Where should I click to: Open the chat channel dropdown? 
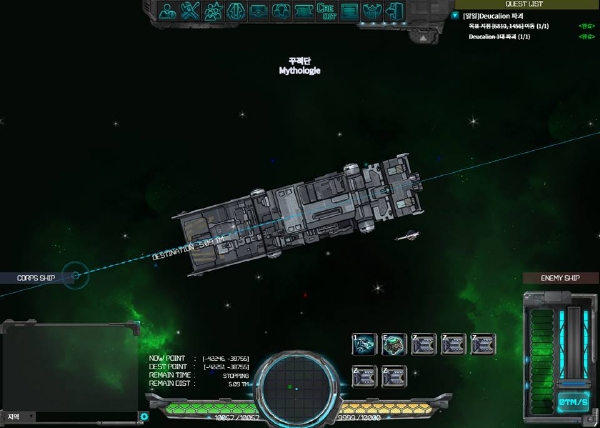pyautogui.click(x=16, y=416)
